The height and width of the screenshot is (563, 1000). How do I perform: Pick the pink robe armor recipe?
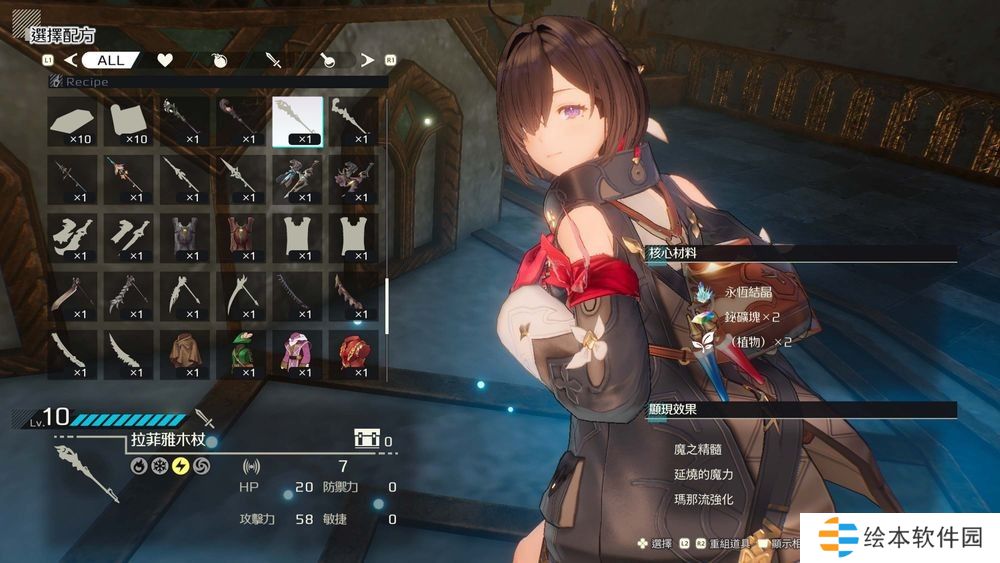point(298,354)
